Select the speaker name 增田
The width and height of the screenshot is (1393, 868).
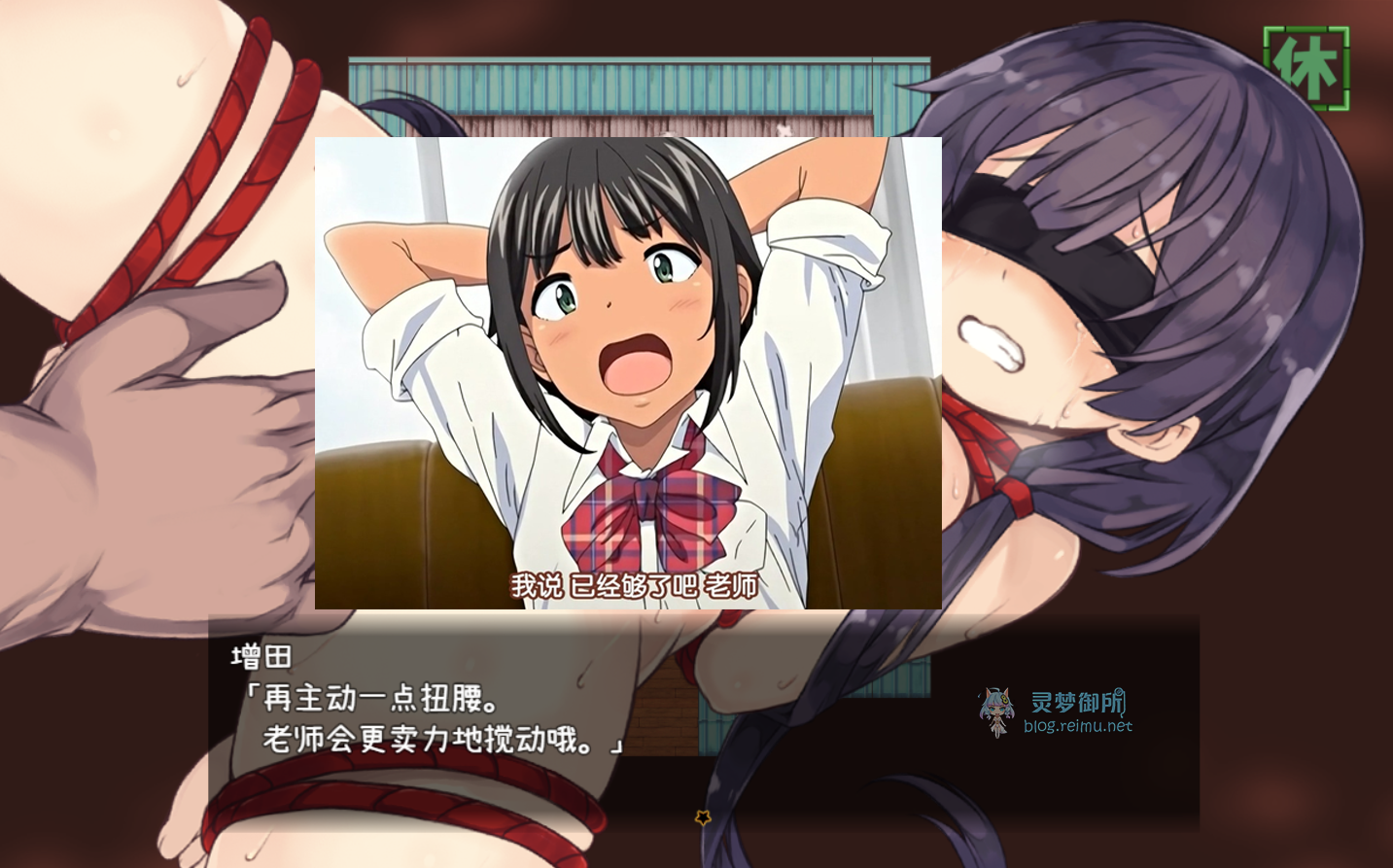(x=261, y=657)
